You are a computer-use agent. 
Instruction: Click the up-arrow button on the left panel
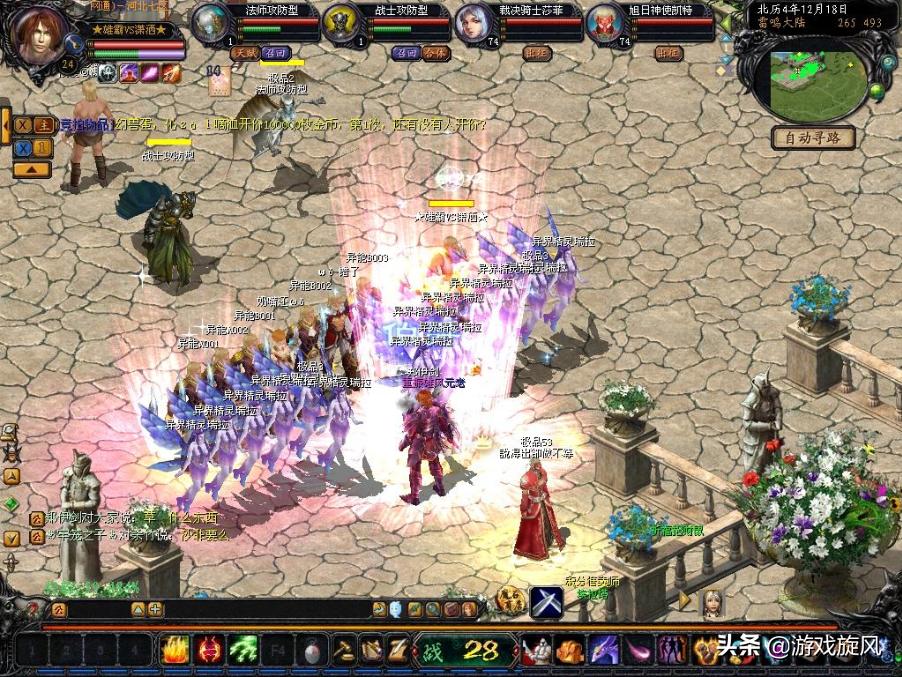tap(32, 170)
